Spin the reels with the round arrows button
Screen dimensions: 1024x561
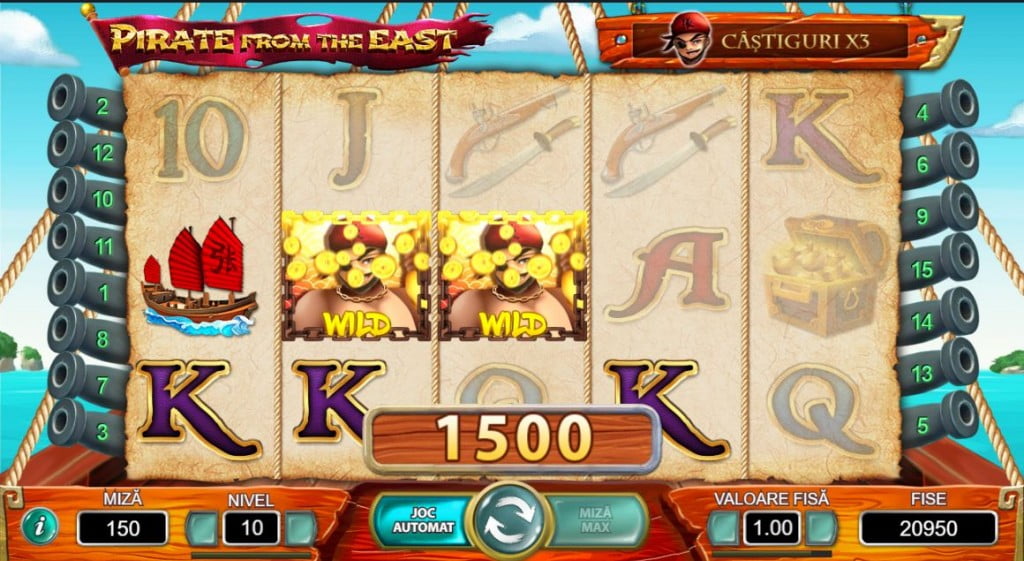click(x=510, y=518)
